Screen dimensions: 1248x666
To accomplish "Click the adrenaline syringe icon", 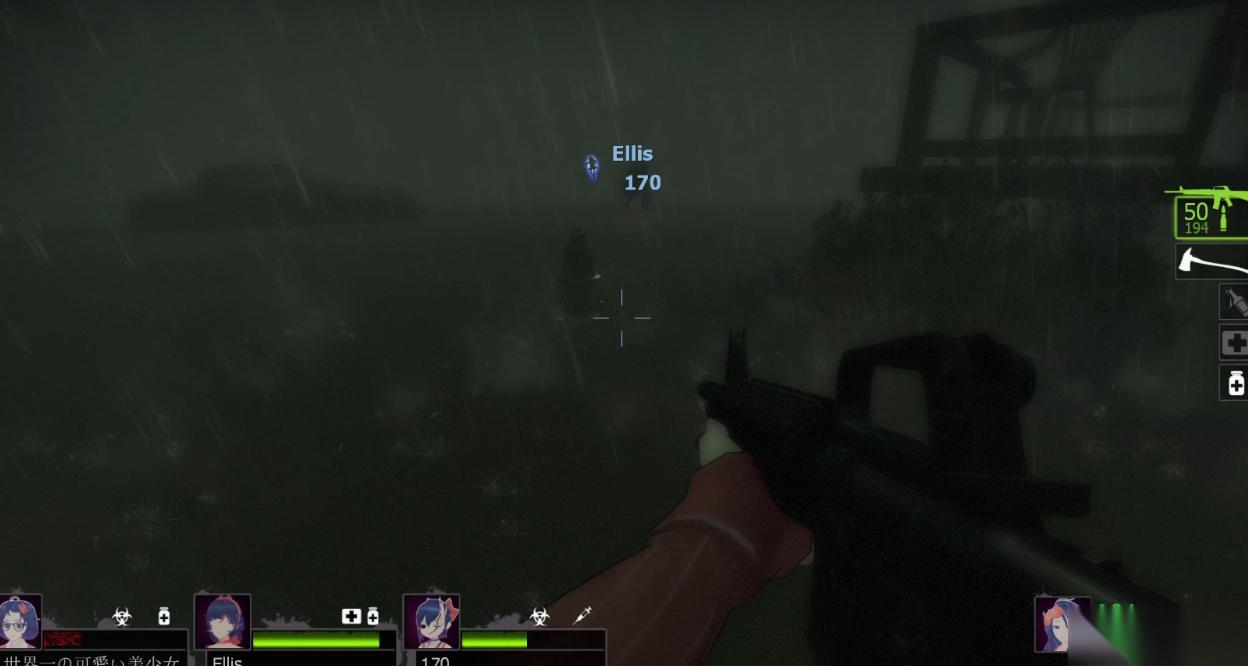I will pyautogui.click(x=582, y=616).
